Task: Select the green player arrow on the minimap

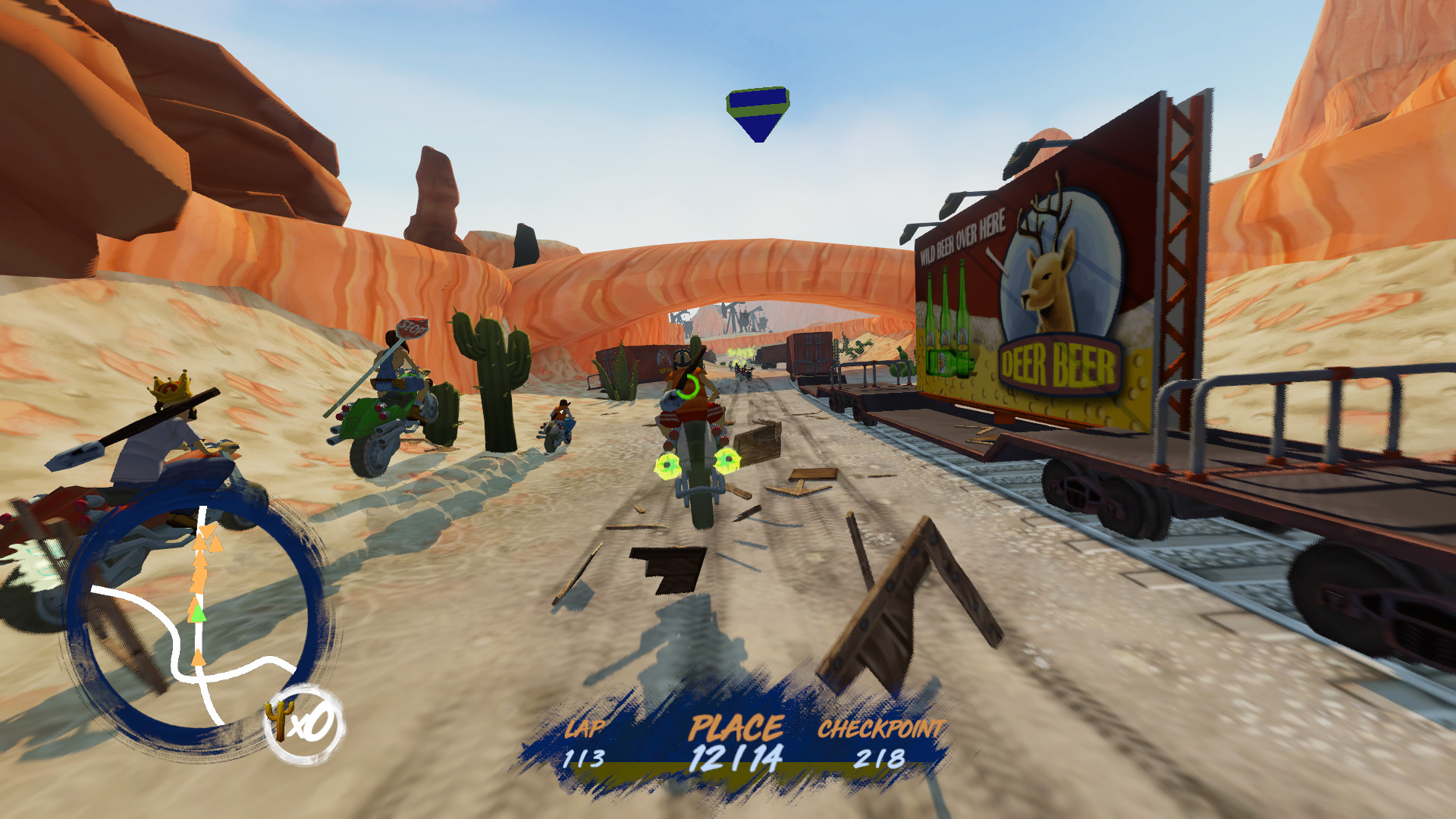Action: (197, 614)
